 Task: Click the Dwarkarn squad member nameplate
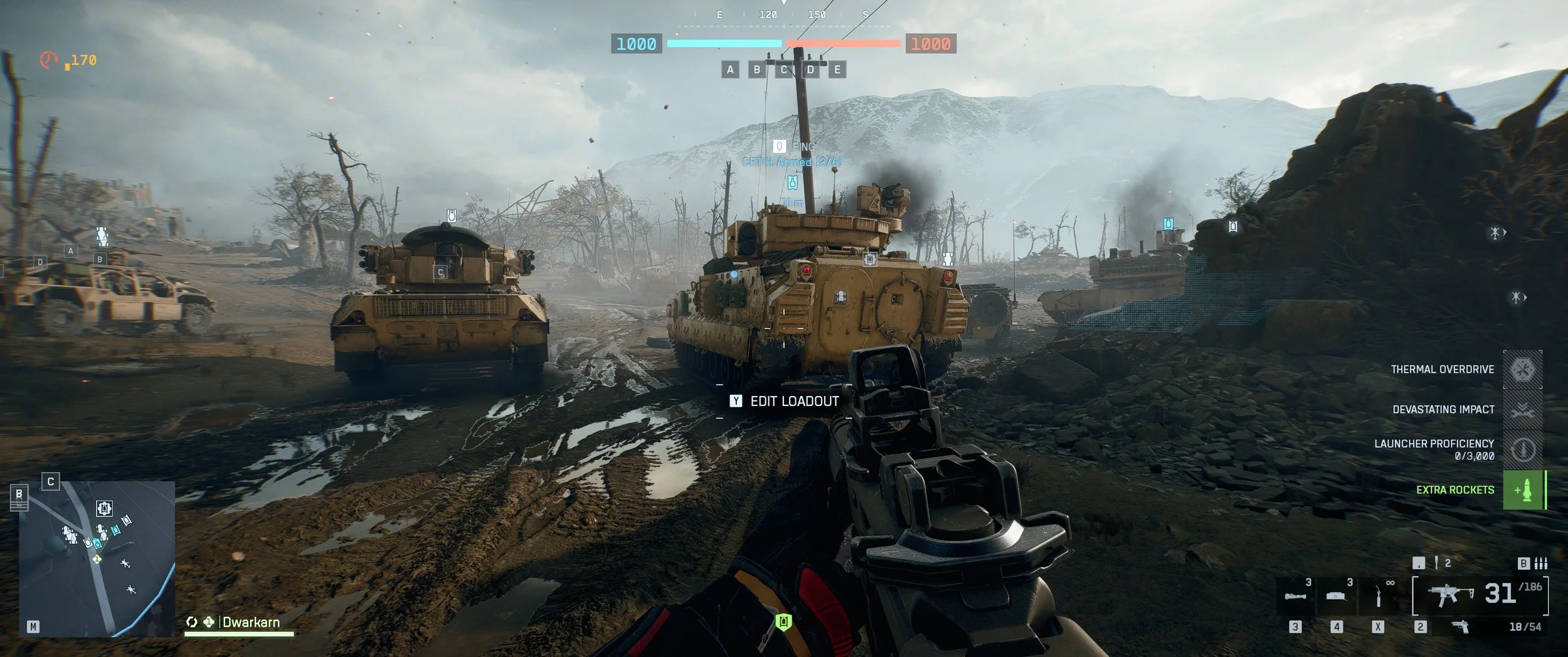coord(250,622)
